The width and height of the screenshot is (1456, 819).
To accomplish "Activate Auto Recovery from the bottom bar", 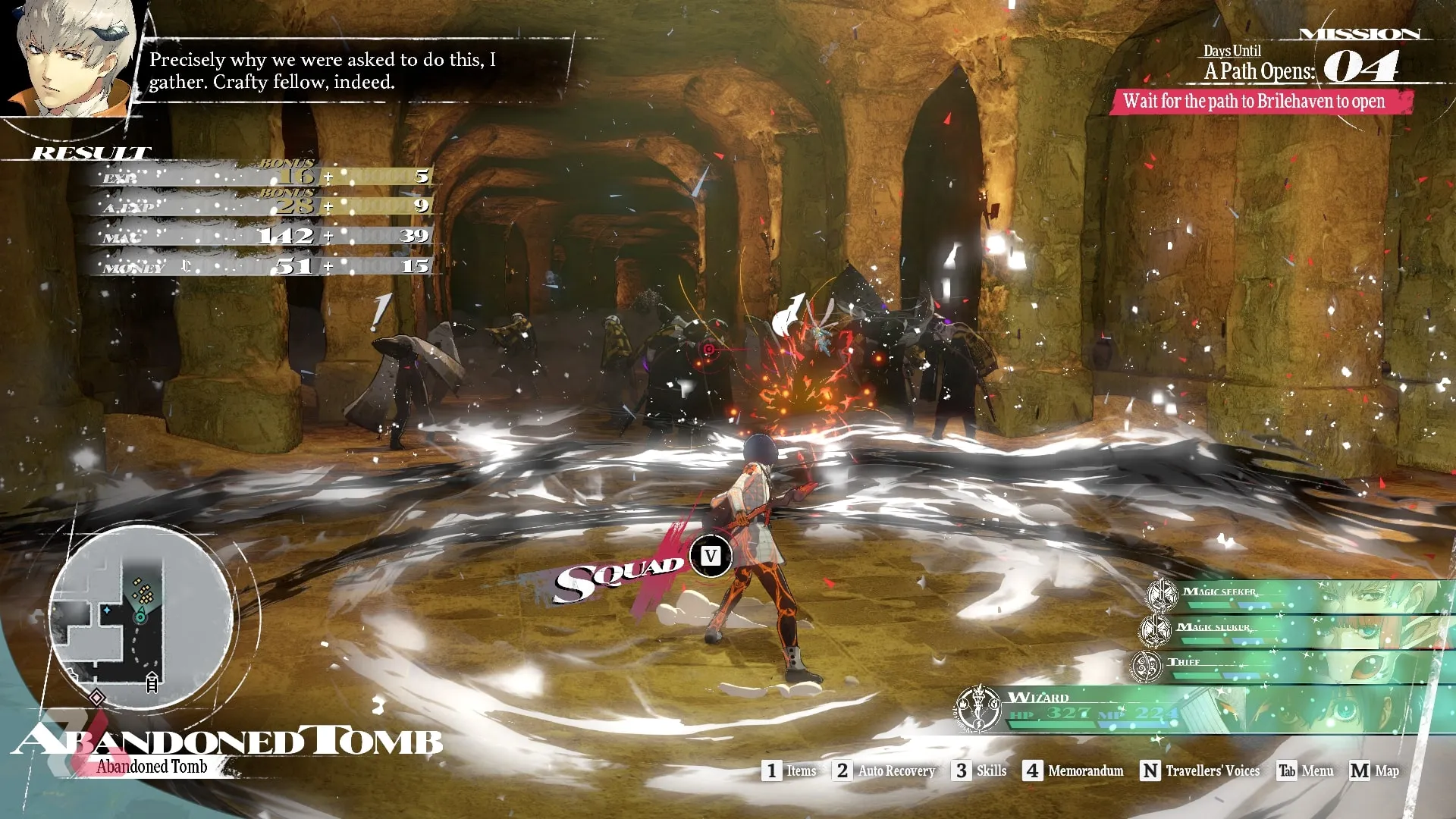I will click(x=885, y=770).
